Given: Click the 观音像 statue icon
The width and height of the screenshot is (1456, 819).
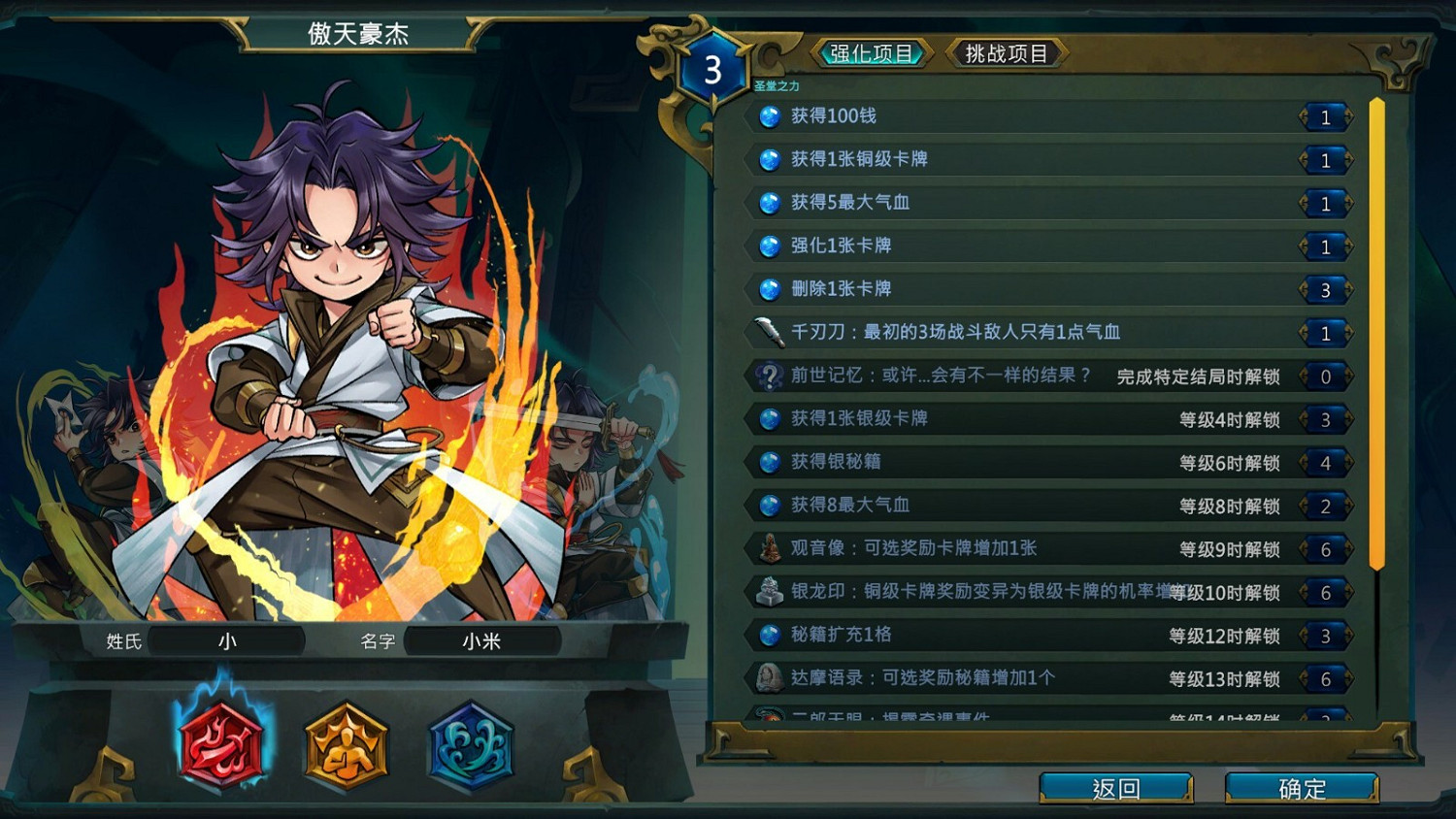Looking at the screenshot, I should [x=768, y=548].
